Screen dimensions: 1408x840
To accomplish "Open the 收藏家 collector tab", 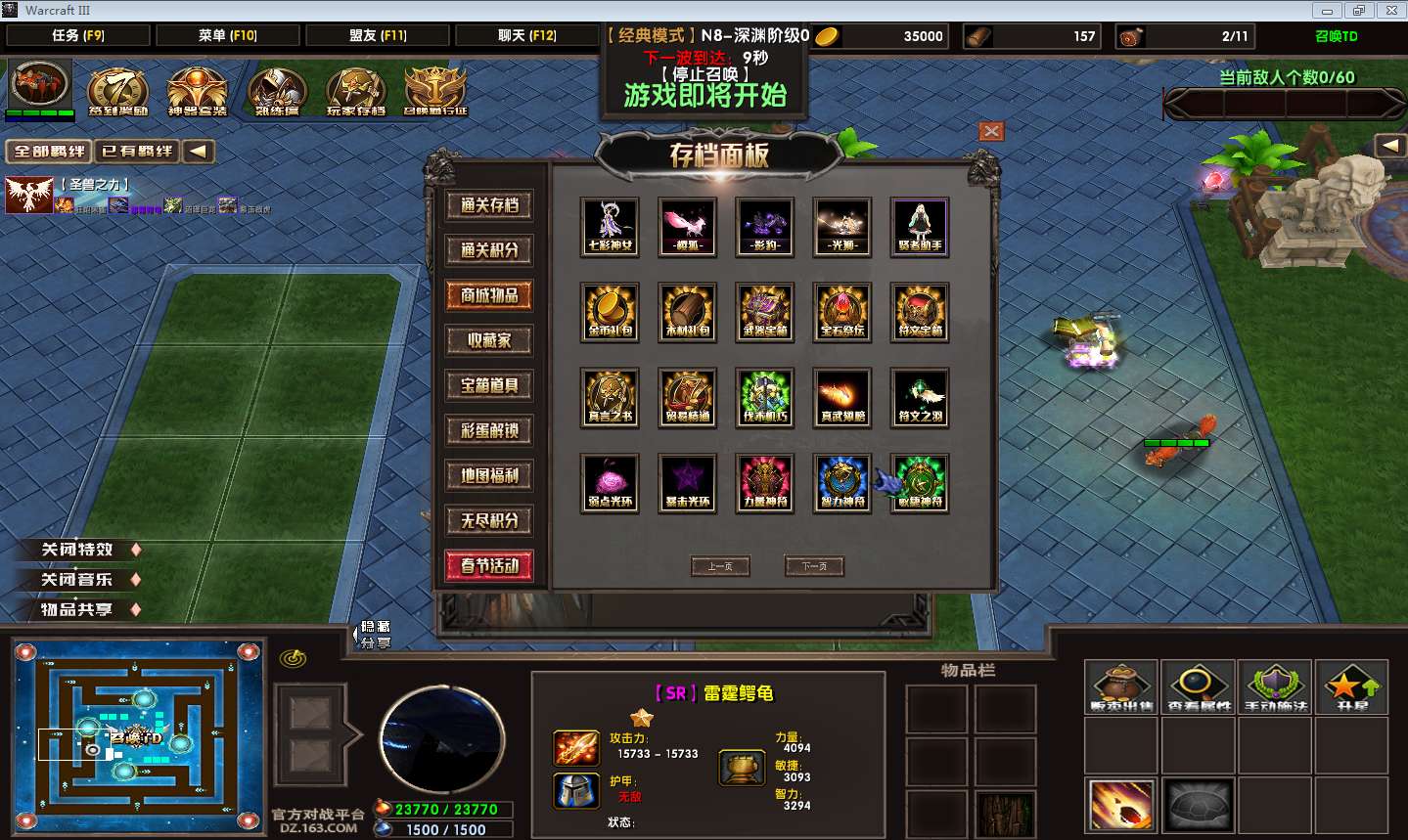I will point(489,340).
